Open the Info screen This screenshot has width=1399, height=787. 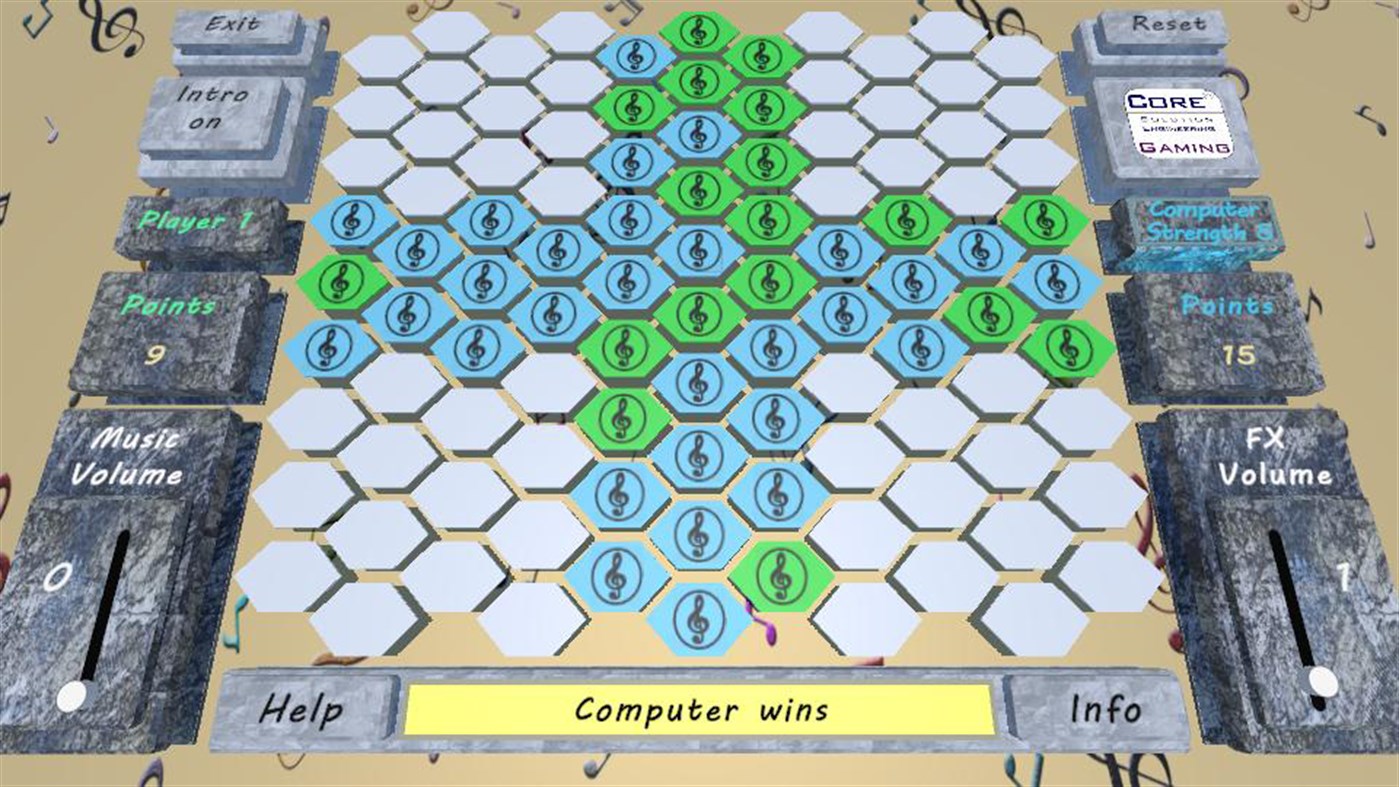tap(1106, 709)
